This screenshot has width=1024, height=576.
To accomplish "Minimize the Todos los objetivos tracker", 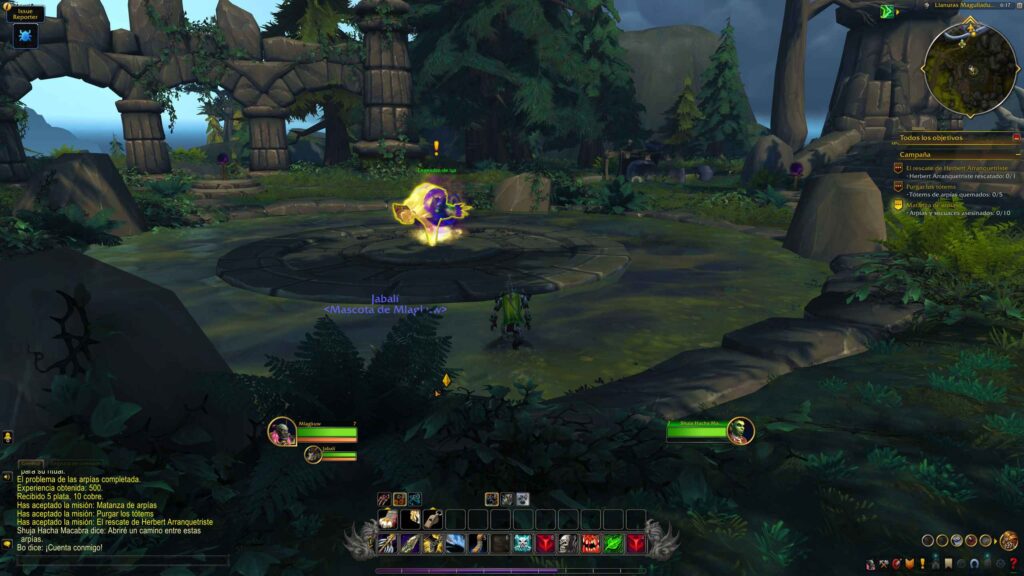I will [x=1017, y=137].
